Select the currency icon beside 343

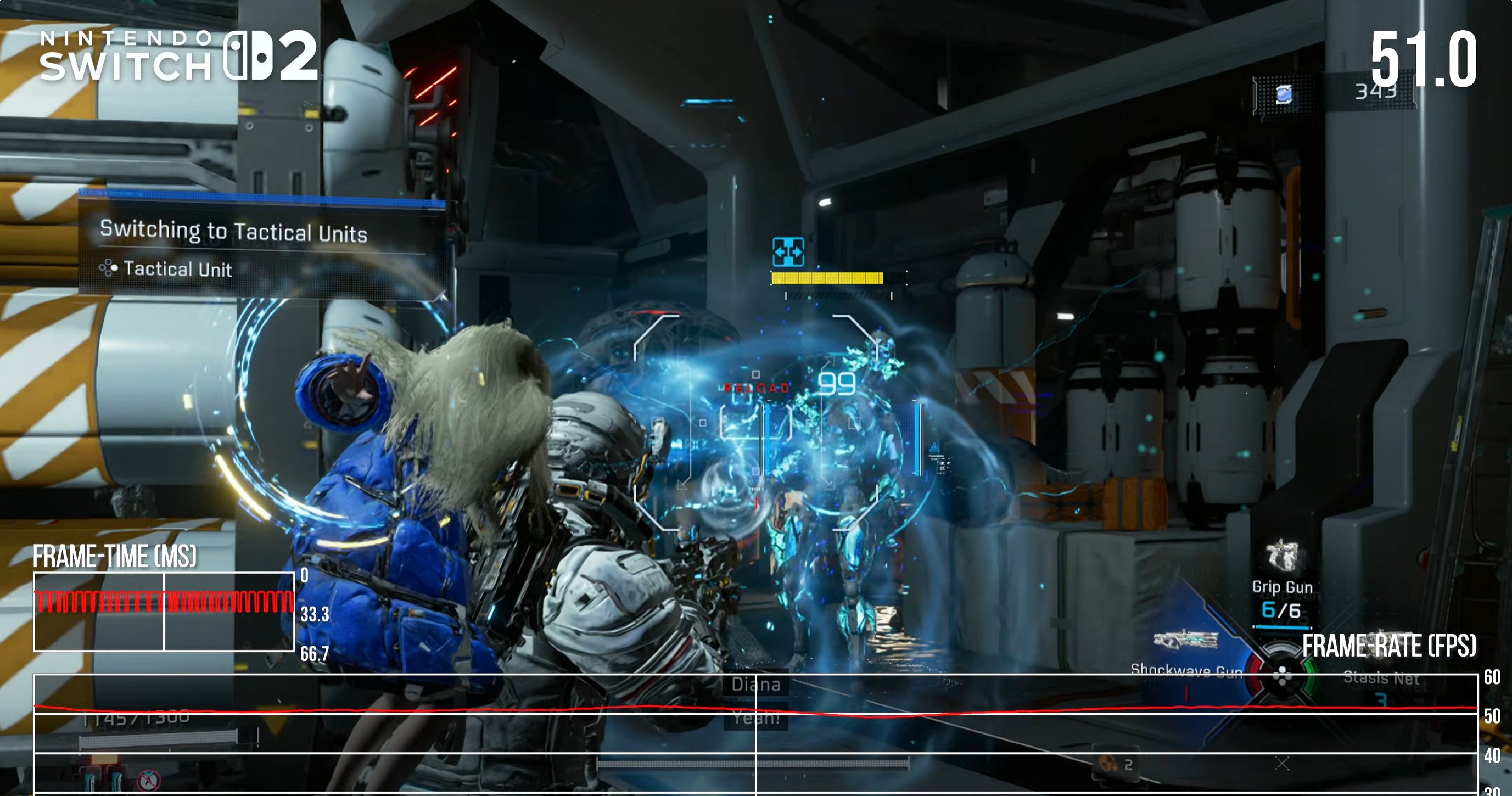click(1284, 94)
